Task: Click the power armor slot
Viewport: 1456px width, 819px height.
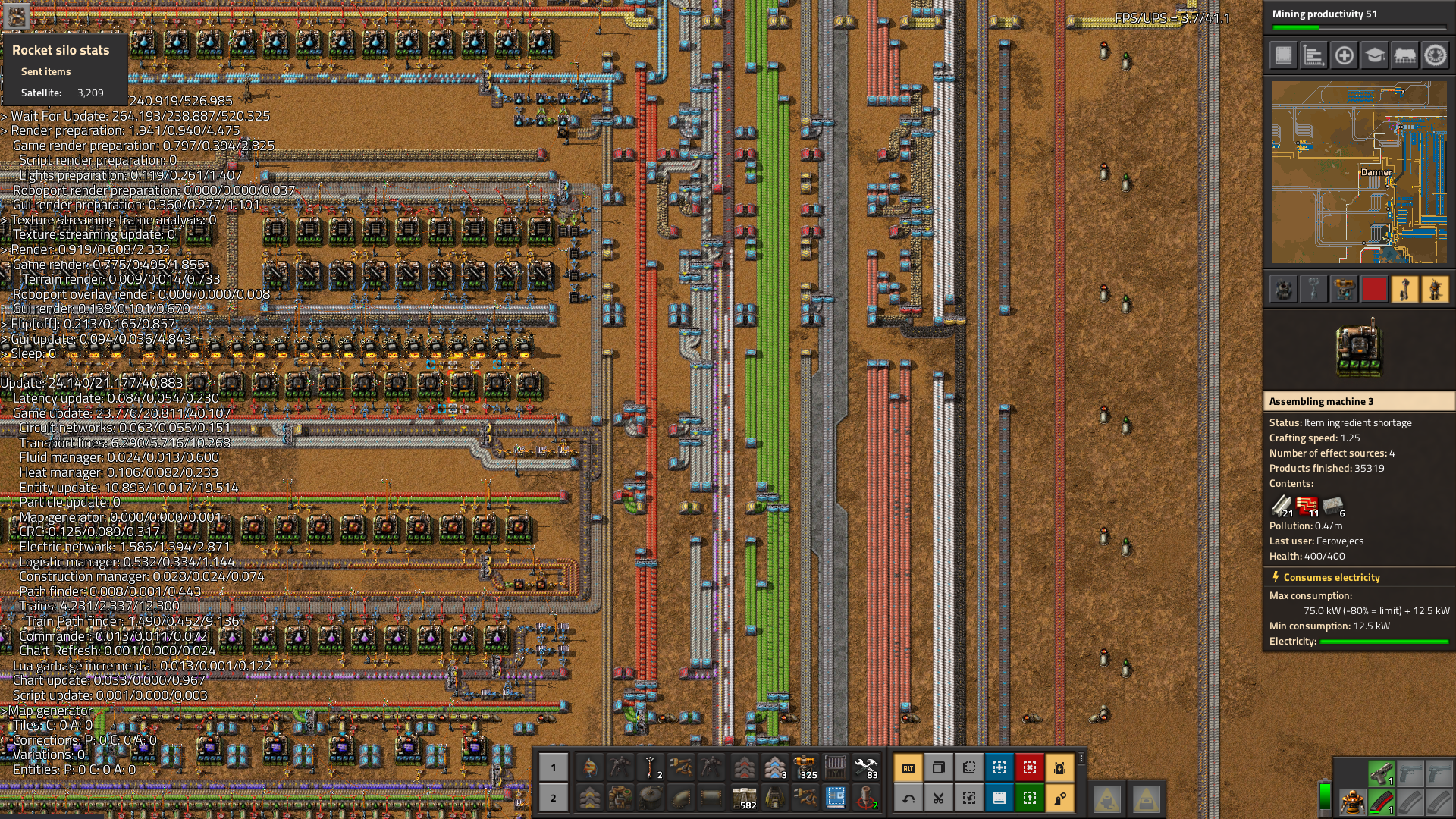Action: point(1352,802)
